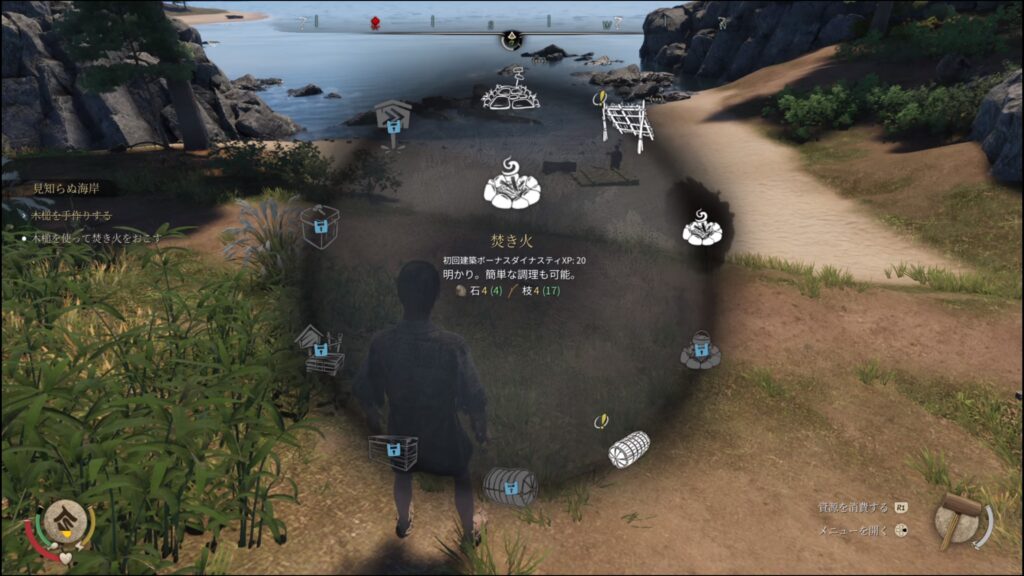1024x576 pixels.
Task: Select the locked storage chest icon
Action: pos(320,226)
